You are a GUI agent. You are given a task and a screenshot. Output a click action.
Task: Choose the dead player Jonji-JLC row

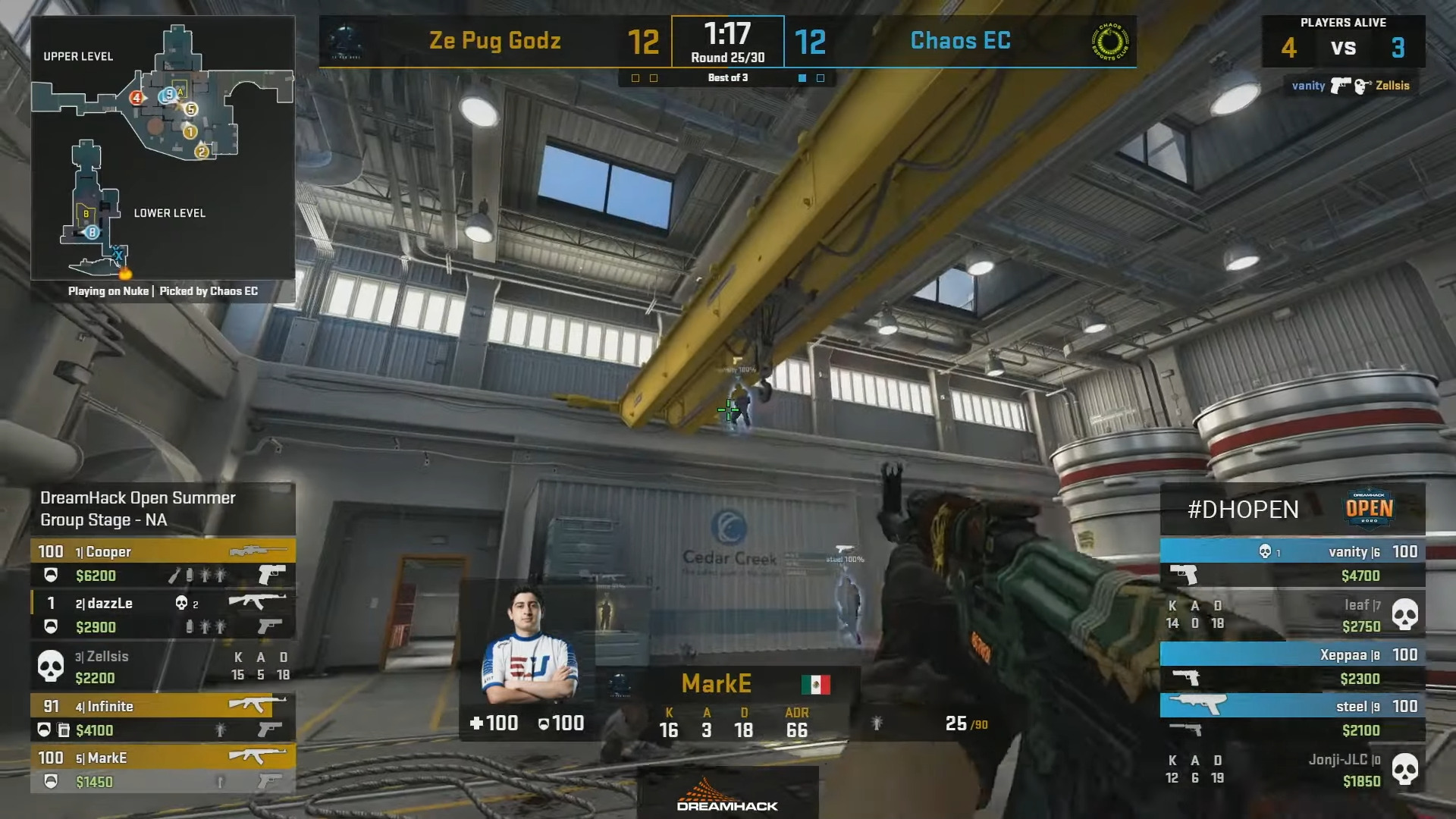click(1292, 769)
